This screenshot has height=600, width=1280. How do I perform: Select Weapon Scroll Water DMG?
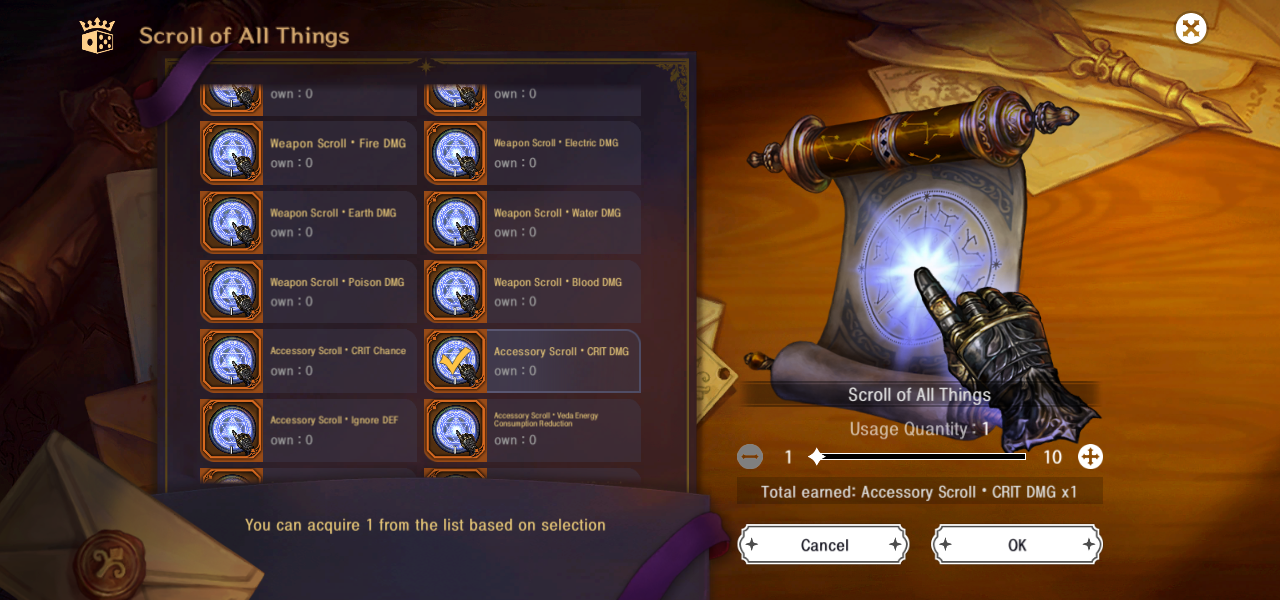pyautogui.click(x=532, y=222)
